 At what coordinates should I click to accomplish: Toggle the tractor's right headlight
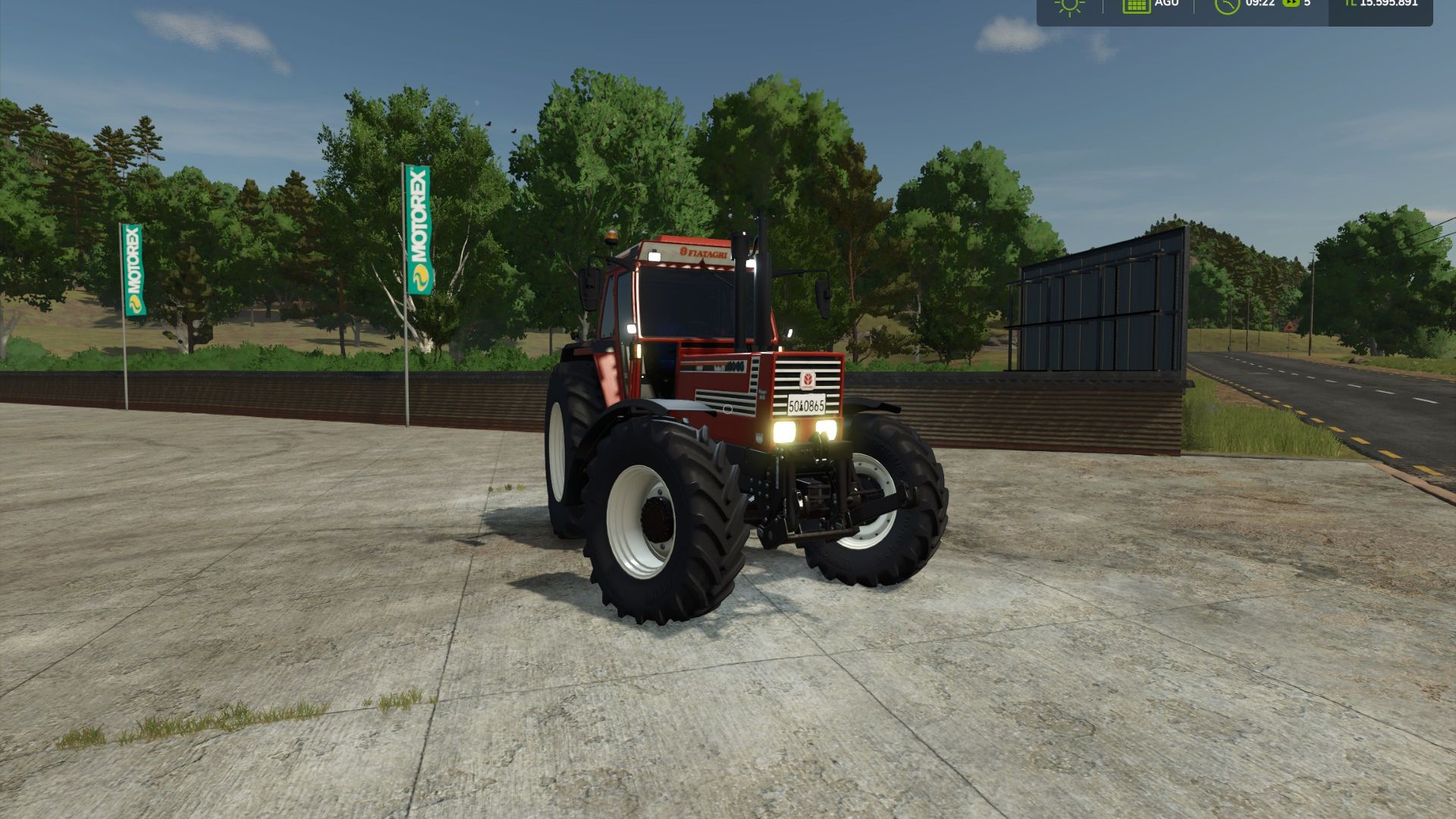click(x=828, y=431)
